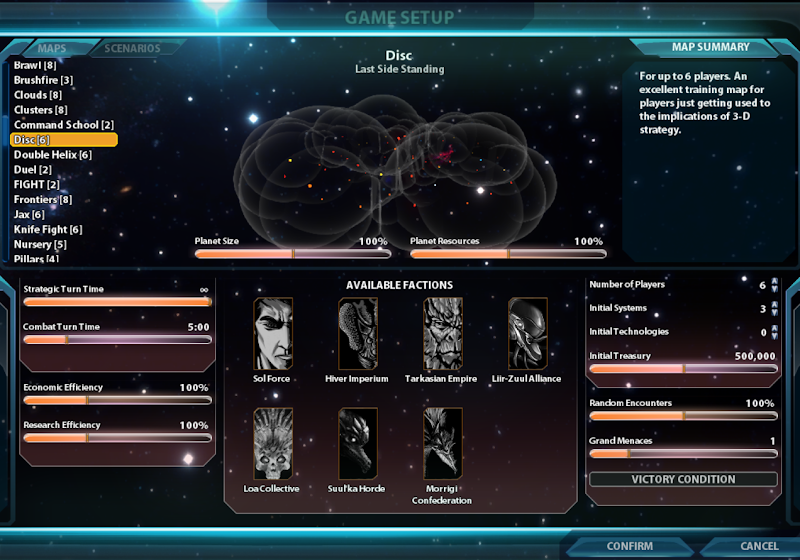Select the Brawl [8] map

point(34,65)
